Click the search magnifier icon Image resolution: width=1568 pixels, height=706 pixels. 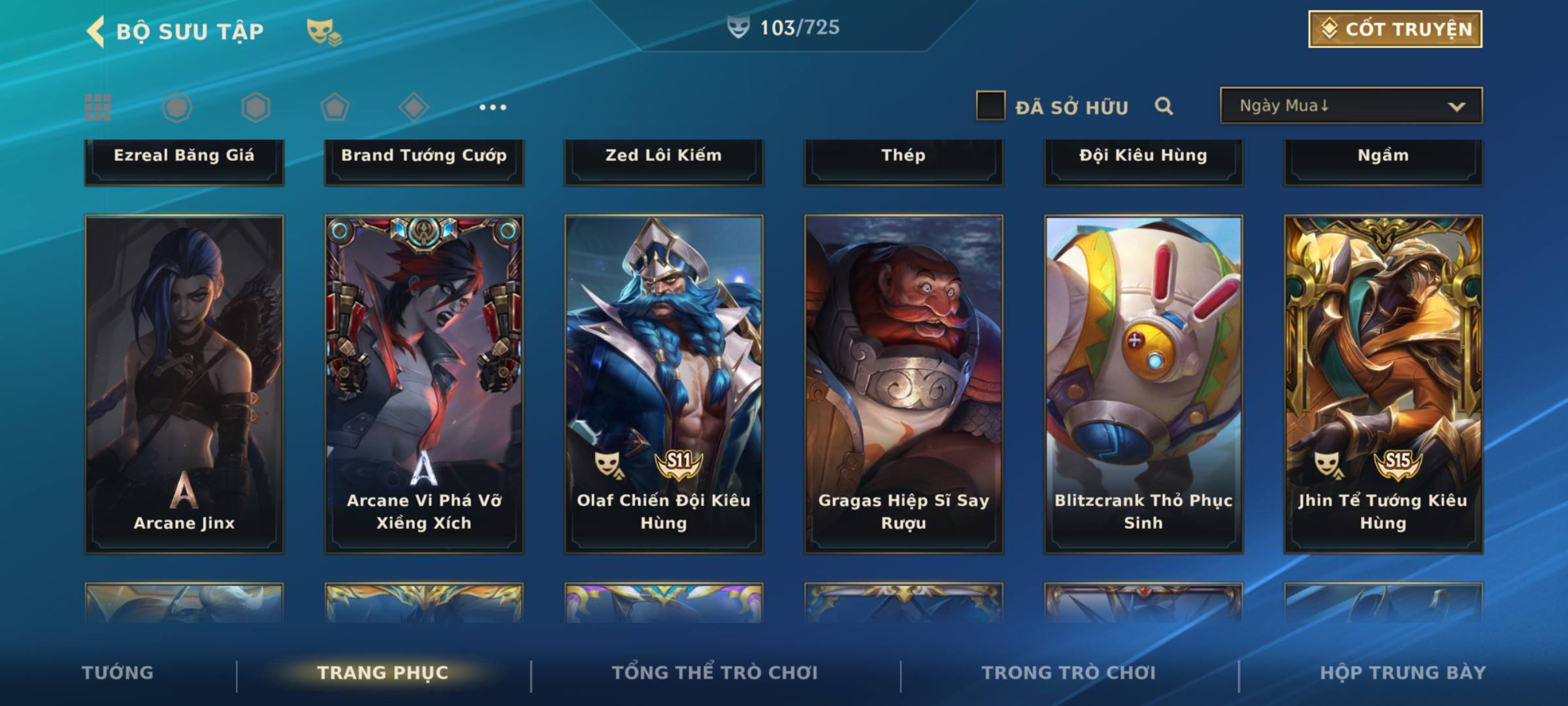point(1164,106)
